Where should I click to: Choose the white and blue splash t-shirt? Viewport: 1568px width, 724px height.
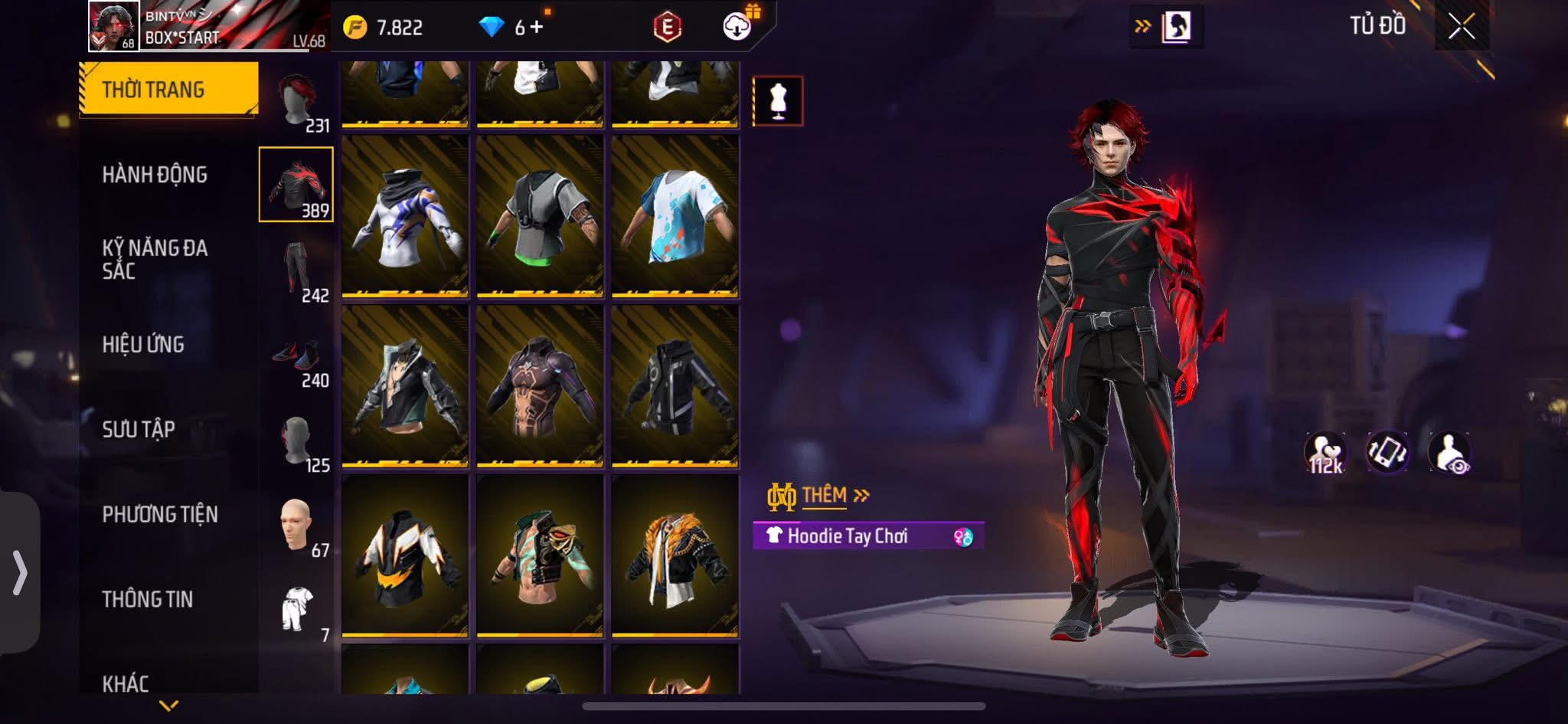coord(675,215)
